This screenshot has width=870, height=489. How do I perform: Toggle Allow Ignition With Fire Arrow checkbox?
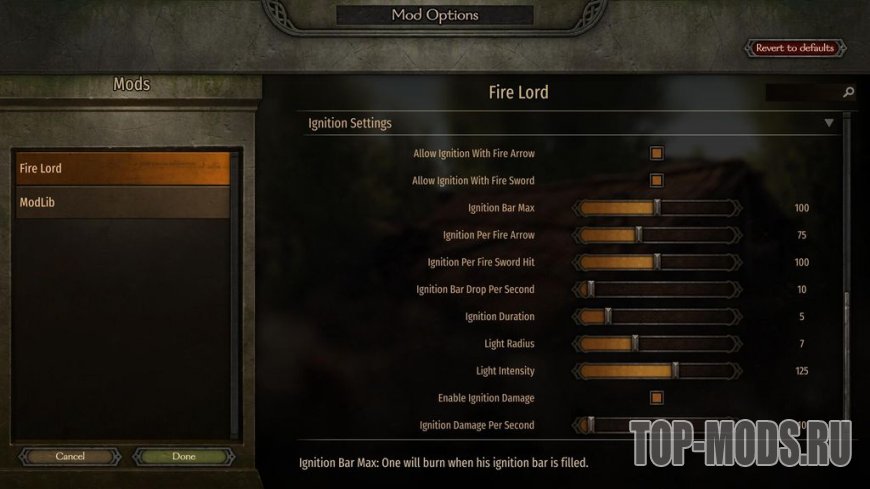(657, 154)
